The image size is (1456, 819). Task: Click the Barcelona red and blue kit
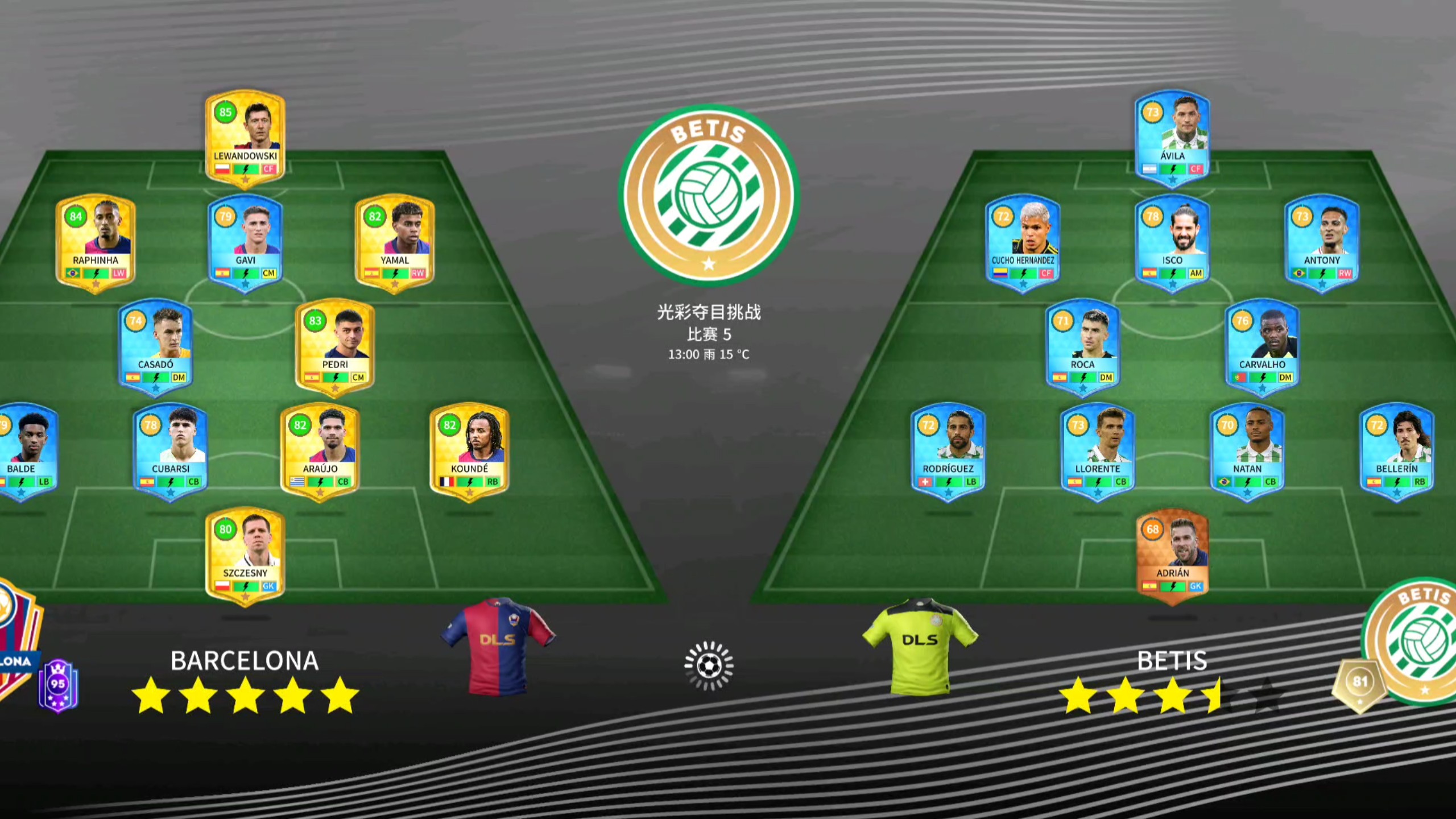[498, 646]
